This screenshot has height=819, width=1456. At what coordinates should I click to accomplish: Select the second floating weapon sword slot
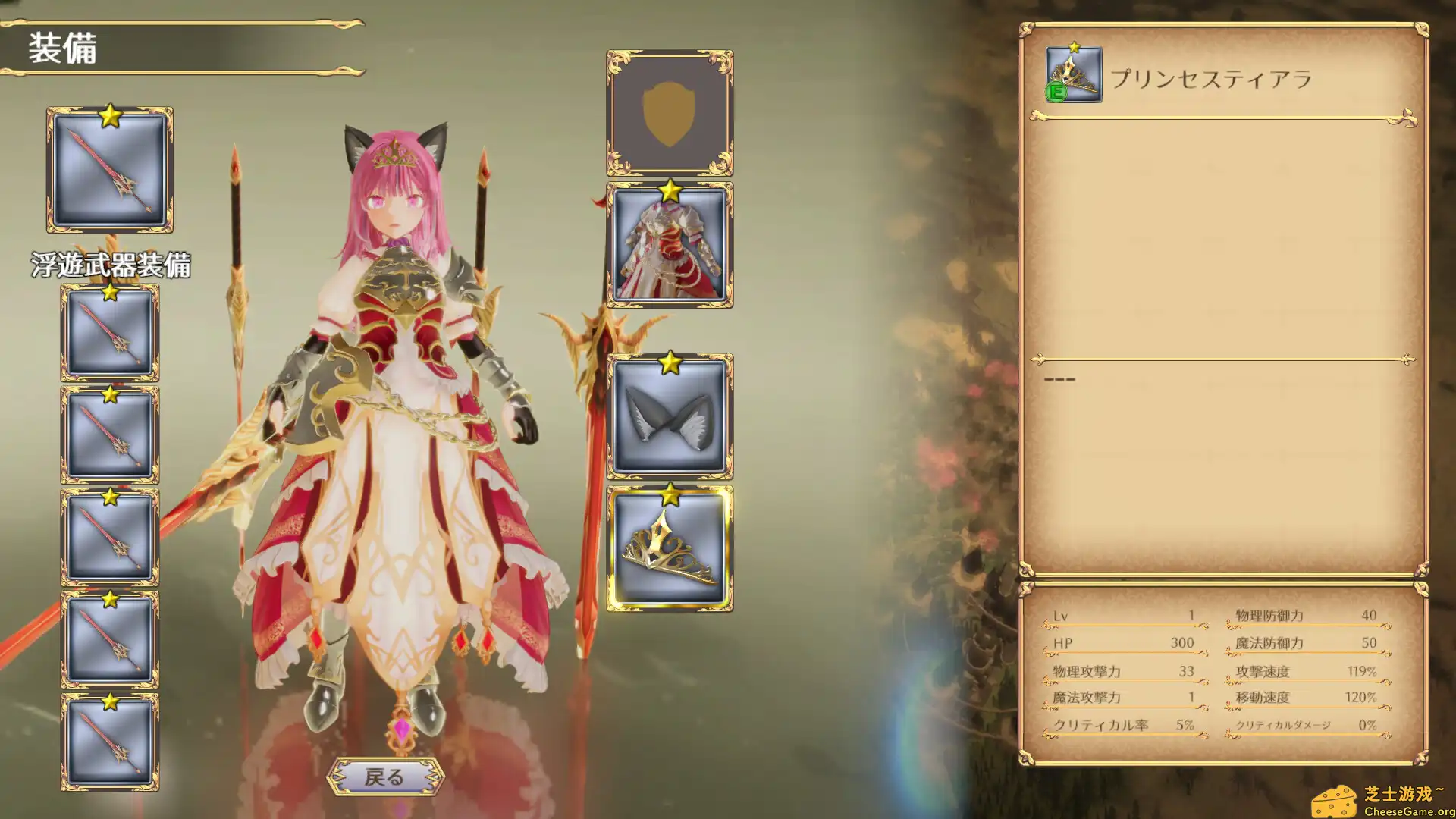coord(110,434)
